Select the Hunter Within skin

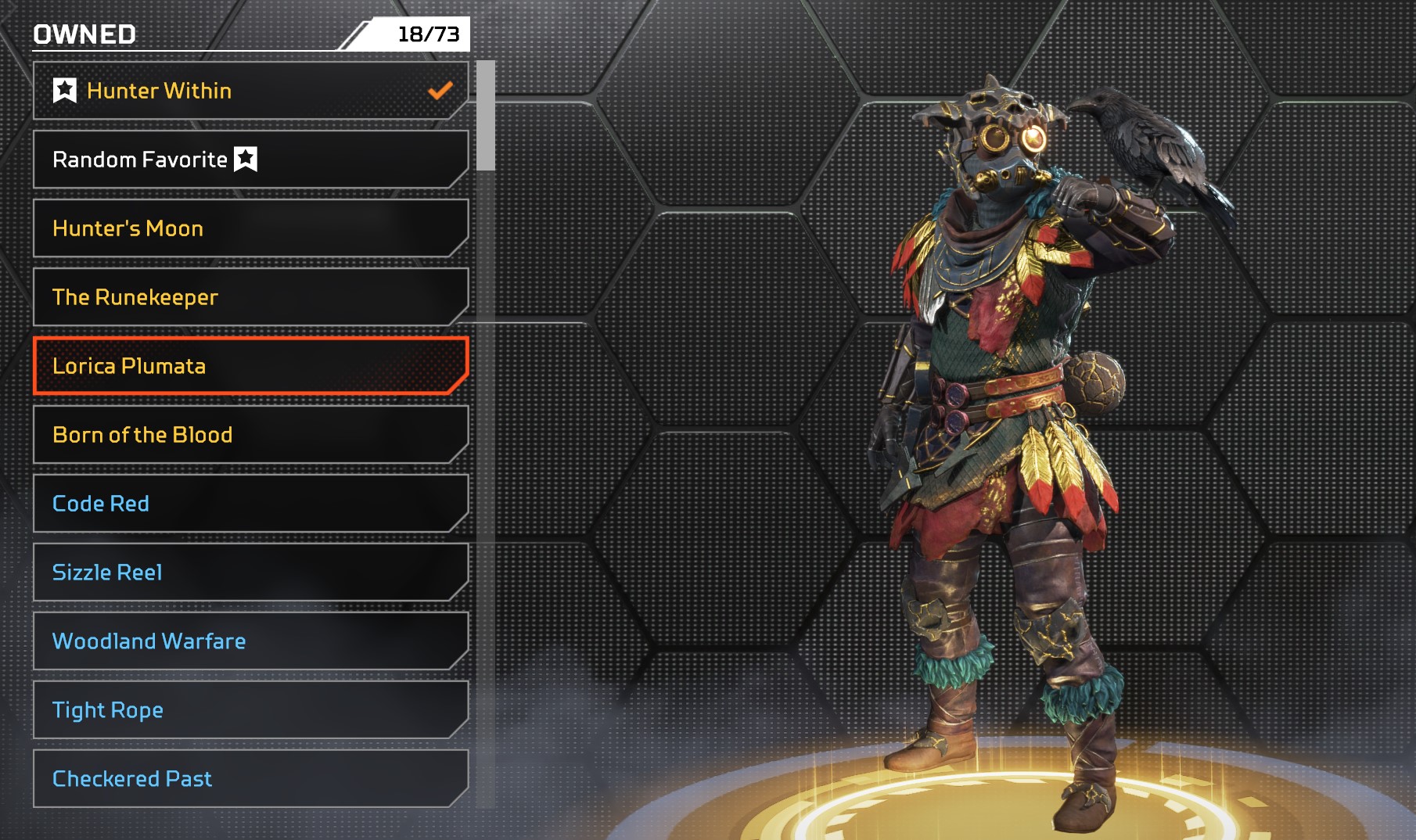250,91
